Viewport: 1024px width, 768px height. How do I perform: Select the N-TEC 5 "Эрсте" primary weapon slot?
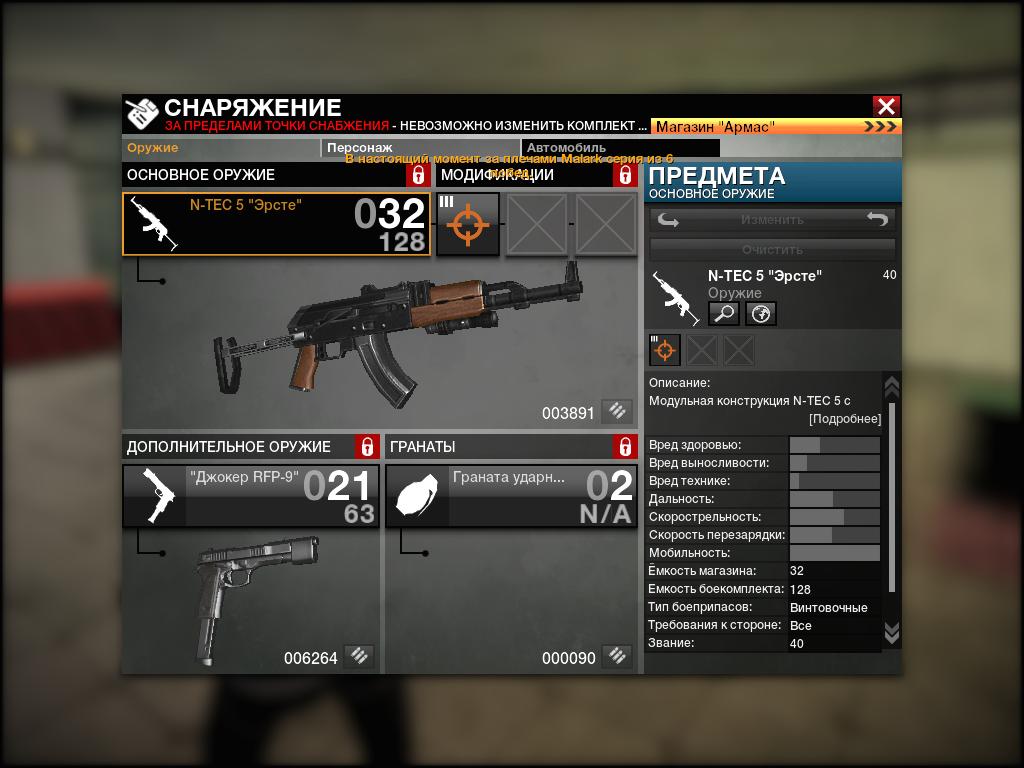coord(277,224)
